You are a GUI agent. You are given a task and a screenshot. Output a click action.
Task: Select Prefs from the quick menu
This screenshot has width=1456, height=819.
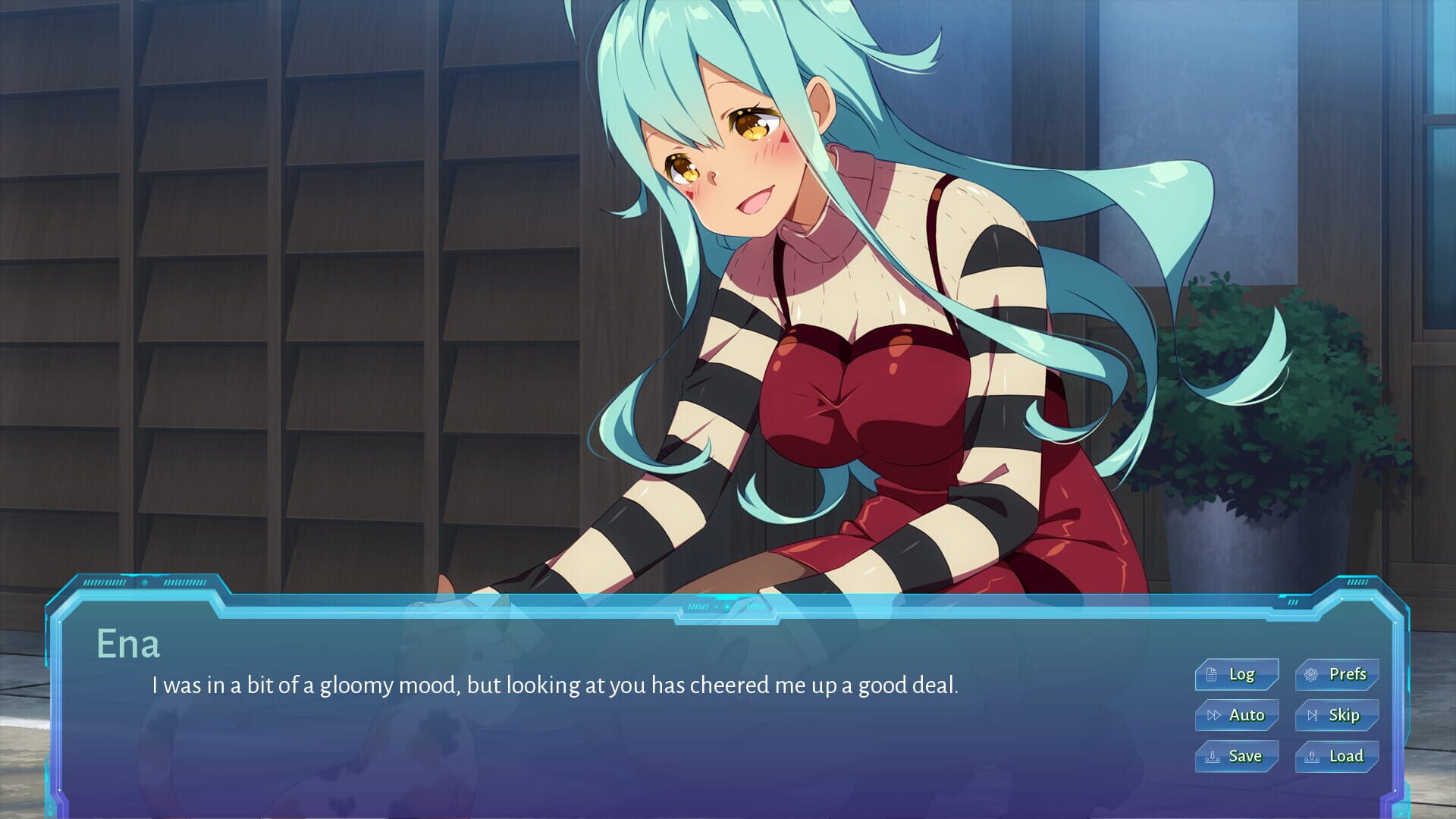pos(1335,673)
